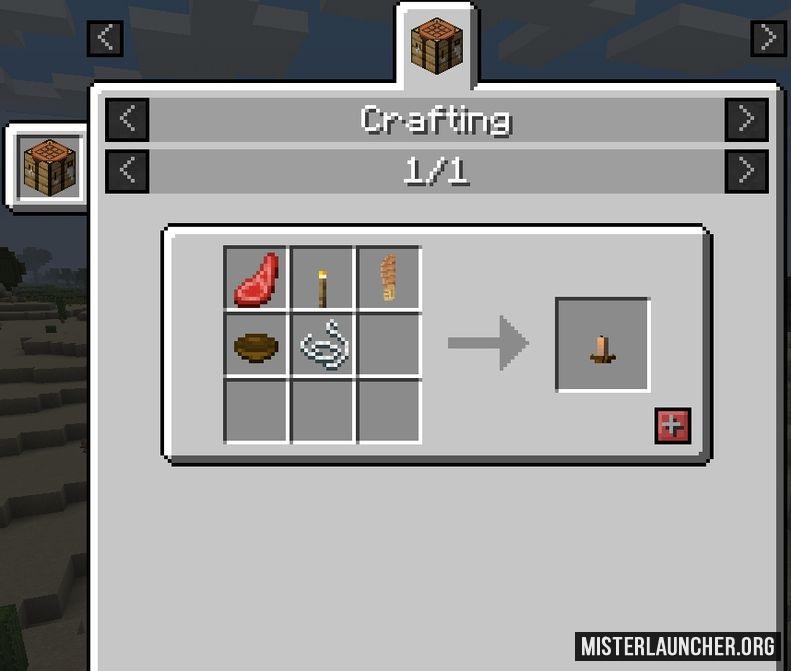This screenshot has height=671, width=791.
Task: Select the wooden bowl ingredient slot
Action: 256,345
